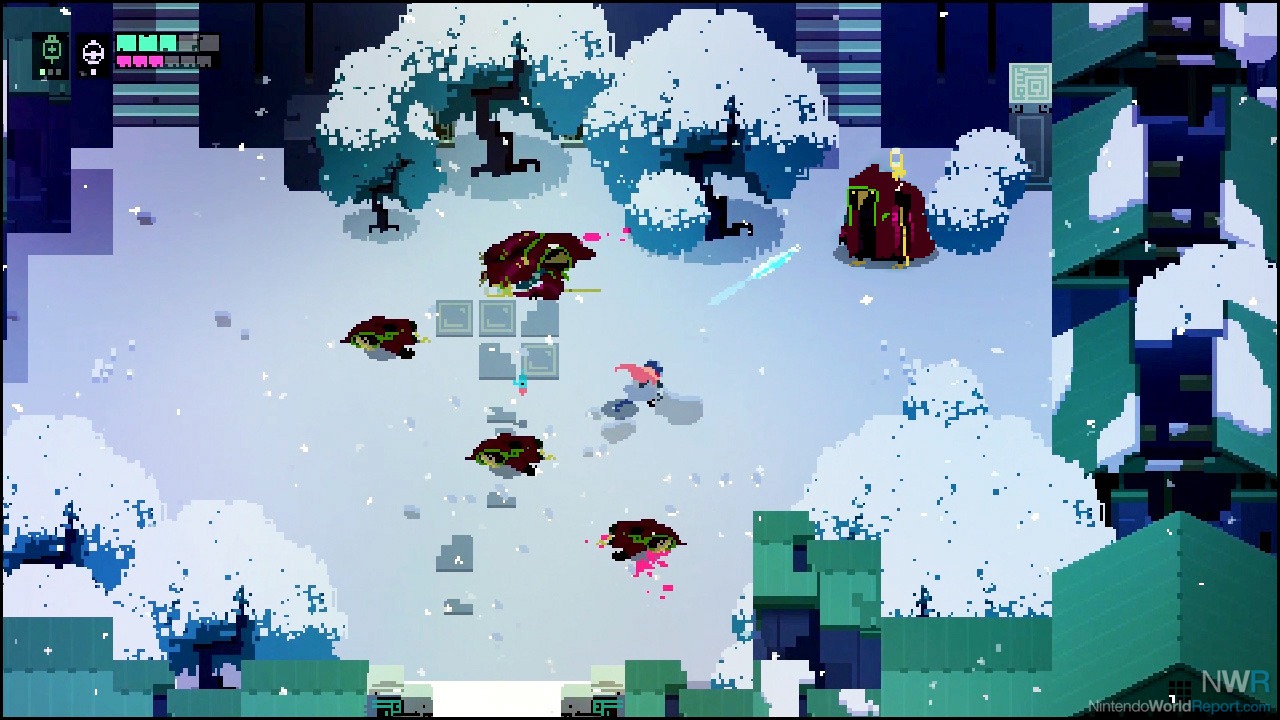Click the white pip below the grenade icon
The image size is (1280, 720).
click(94, 72)
